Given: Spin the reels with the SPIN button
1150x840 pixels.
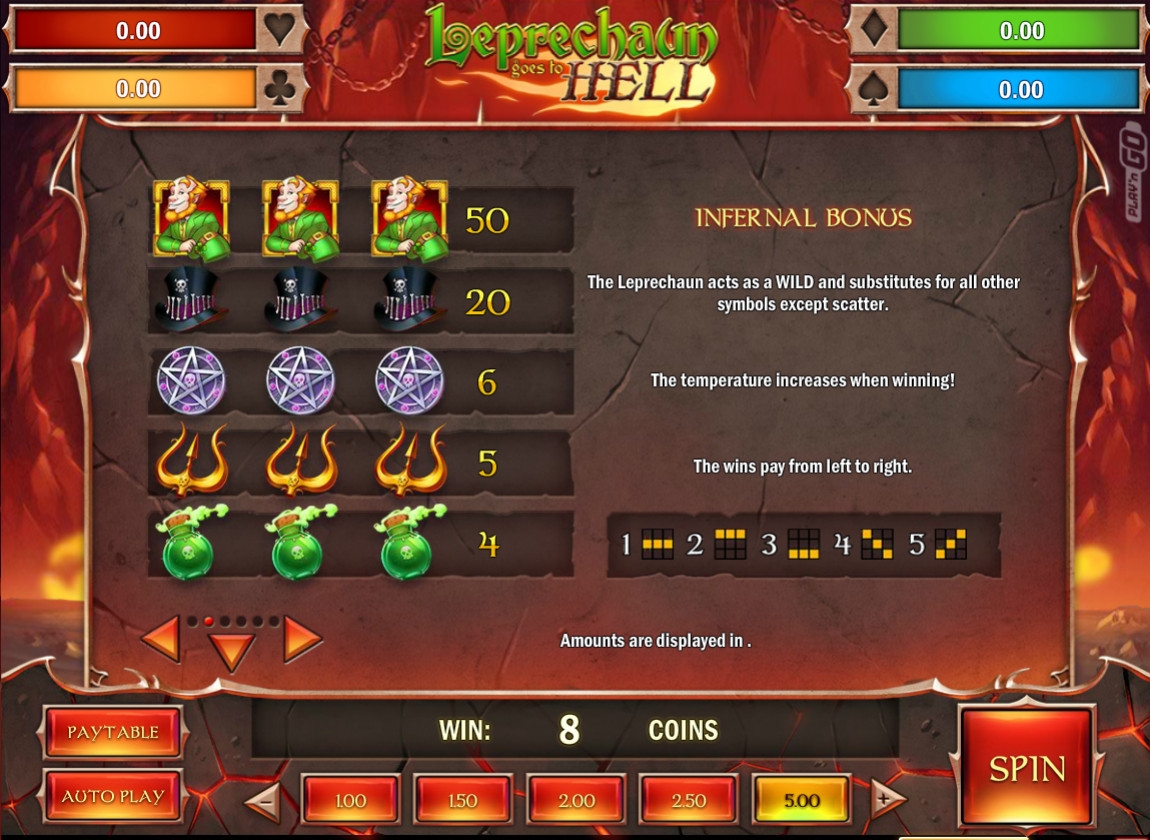Looking at the screenshot, I should click(1027, 768).
